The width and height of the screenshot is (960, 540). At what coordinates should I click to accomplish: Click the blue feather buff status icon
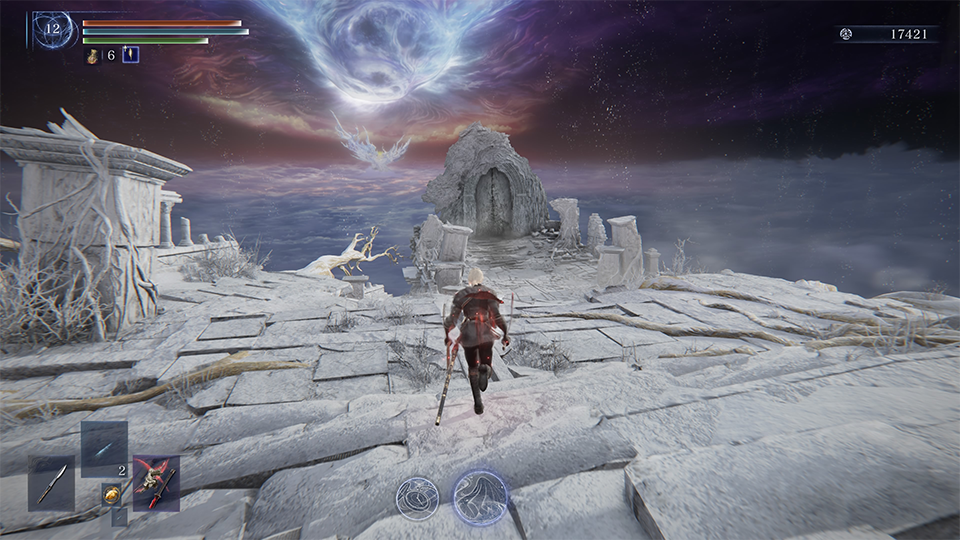point(130,55)
